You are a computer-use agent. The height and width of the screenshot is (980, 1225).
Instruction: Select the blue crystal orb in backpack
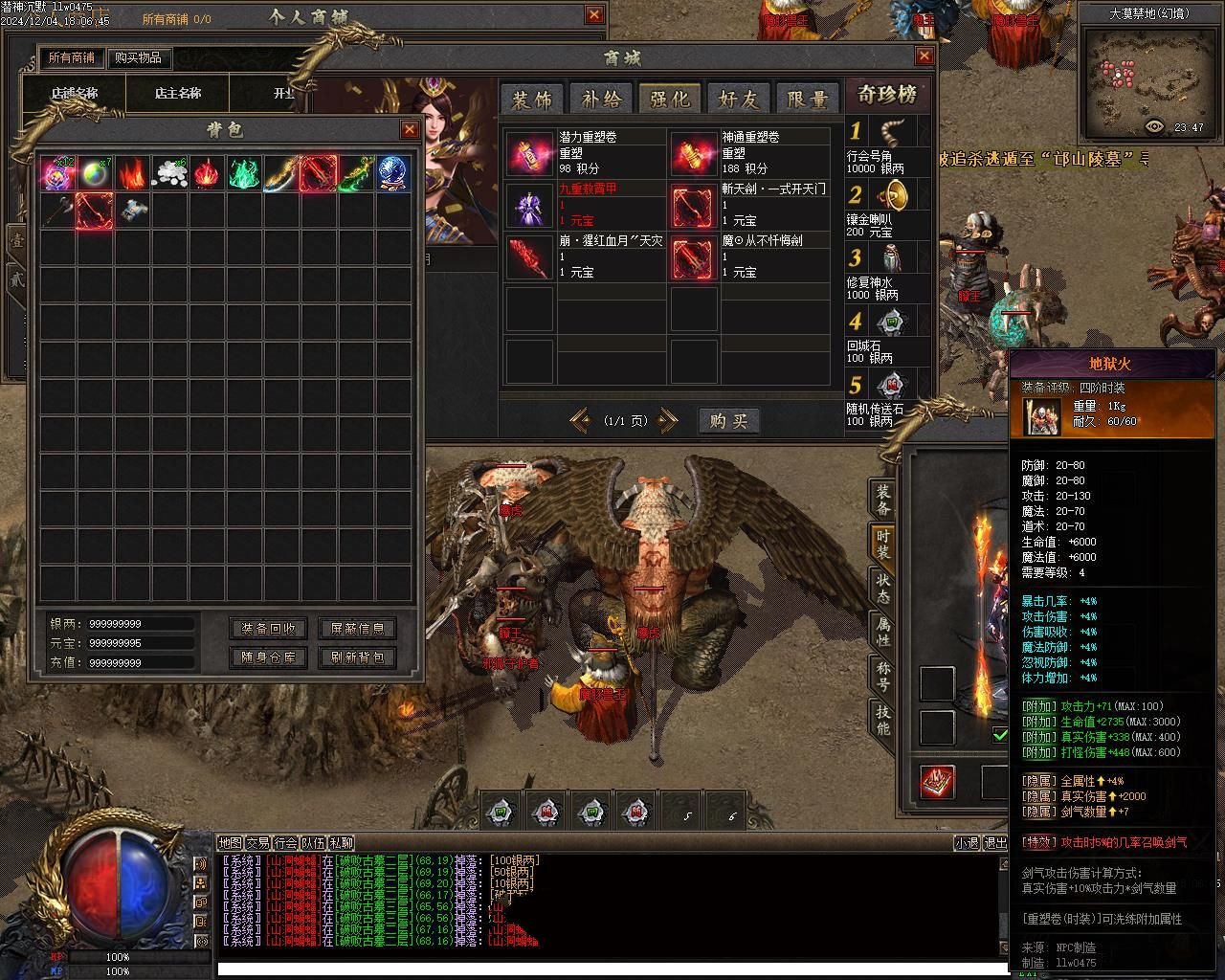(x=392, y=173)
